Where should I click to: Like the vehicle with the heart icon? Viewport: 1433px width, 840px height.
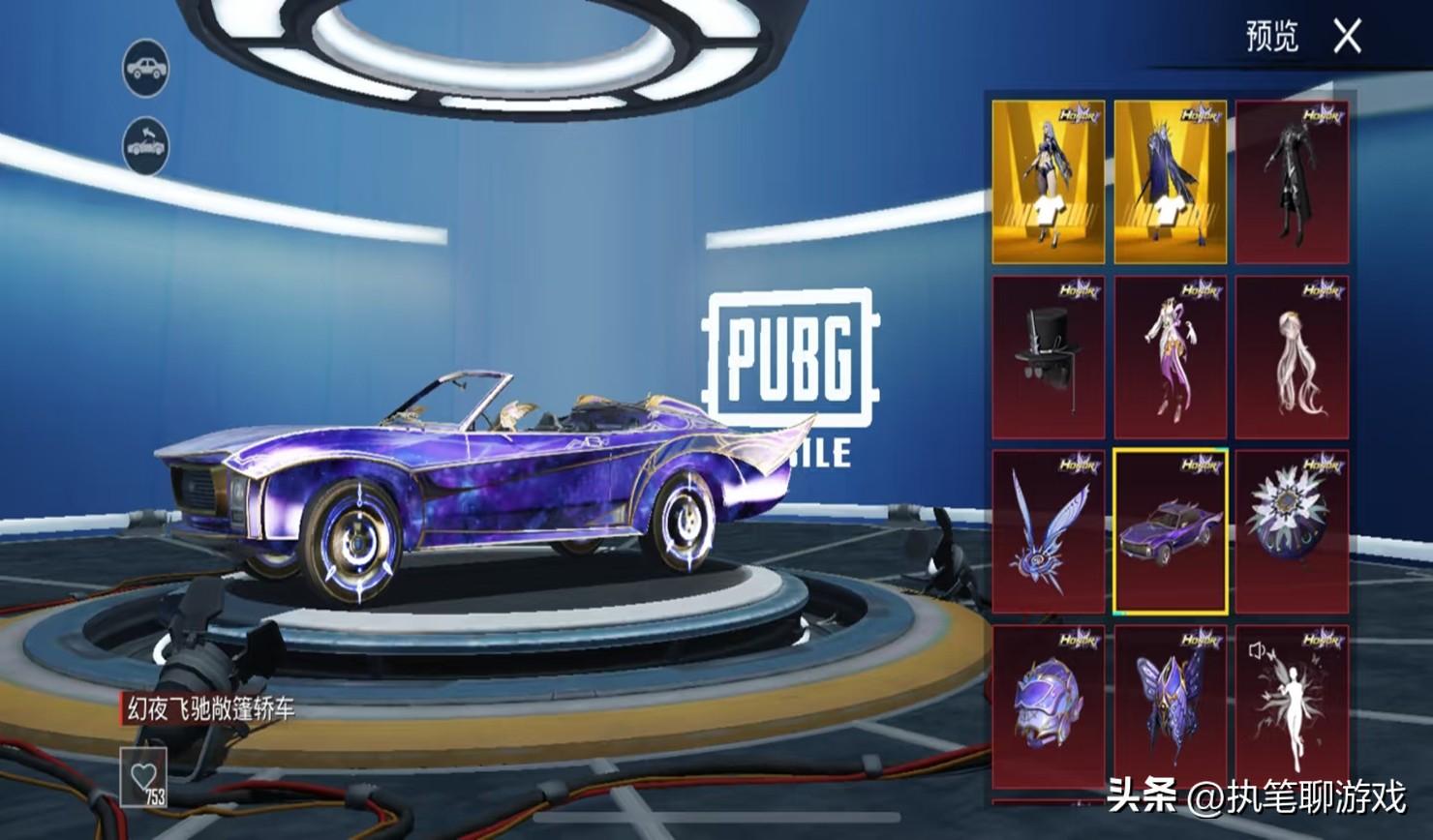144,777
